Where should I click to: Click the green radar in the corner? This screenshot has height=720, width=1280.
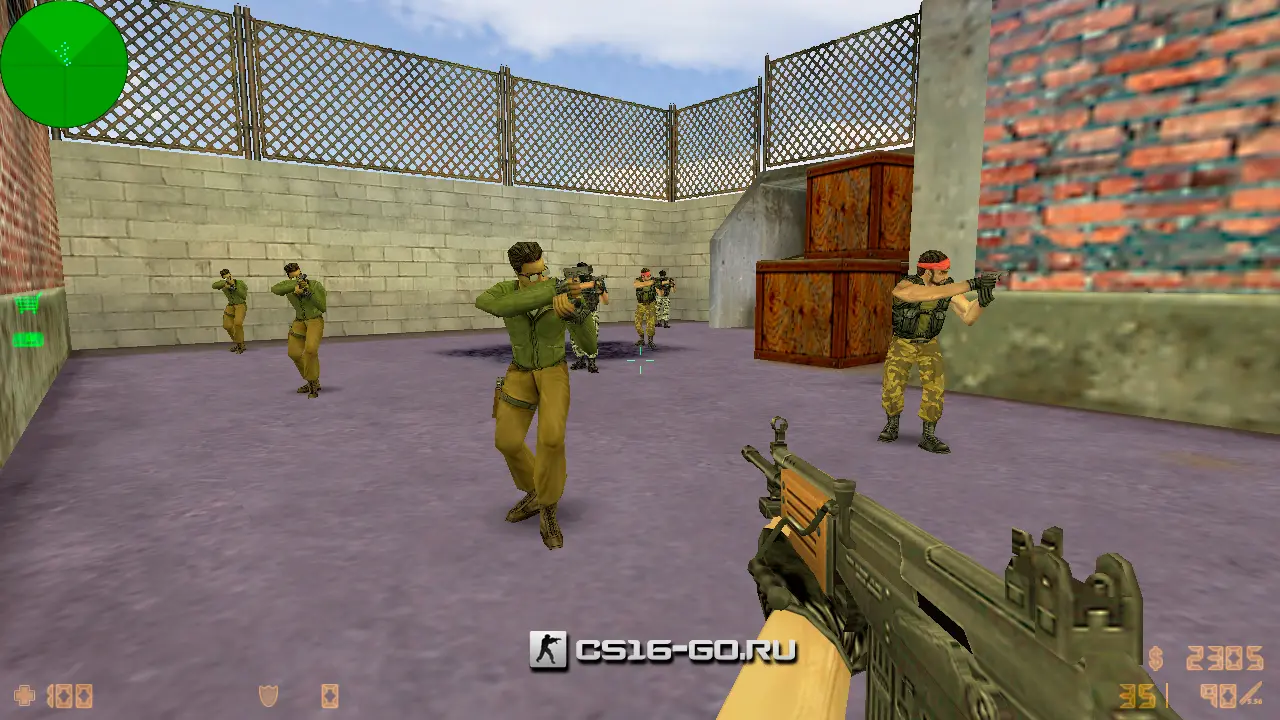coord(64,64)
